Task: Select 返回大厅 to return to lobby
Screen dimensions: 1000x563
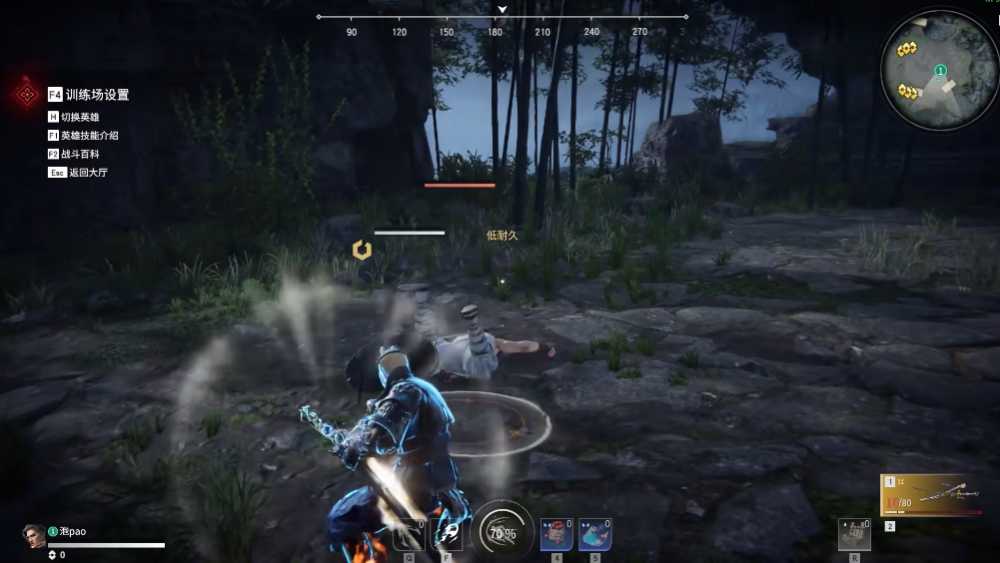Action: coord(84,172)
